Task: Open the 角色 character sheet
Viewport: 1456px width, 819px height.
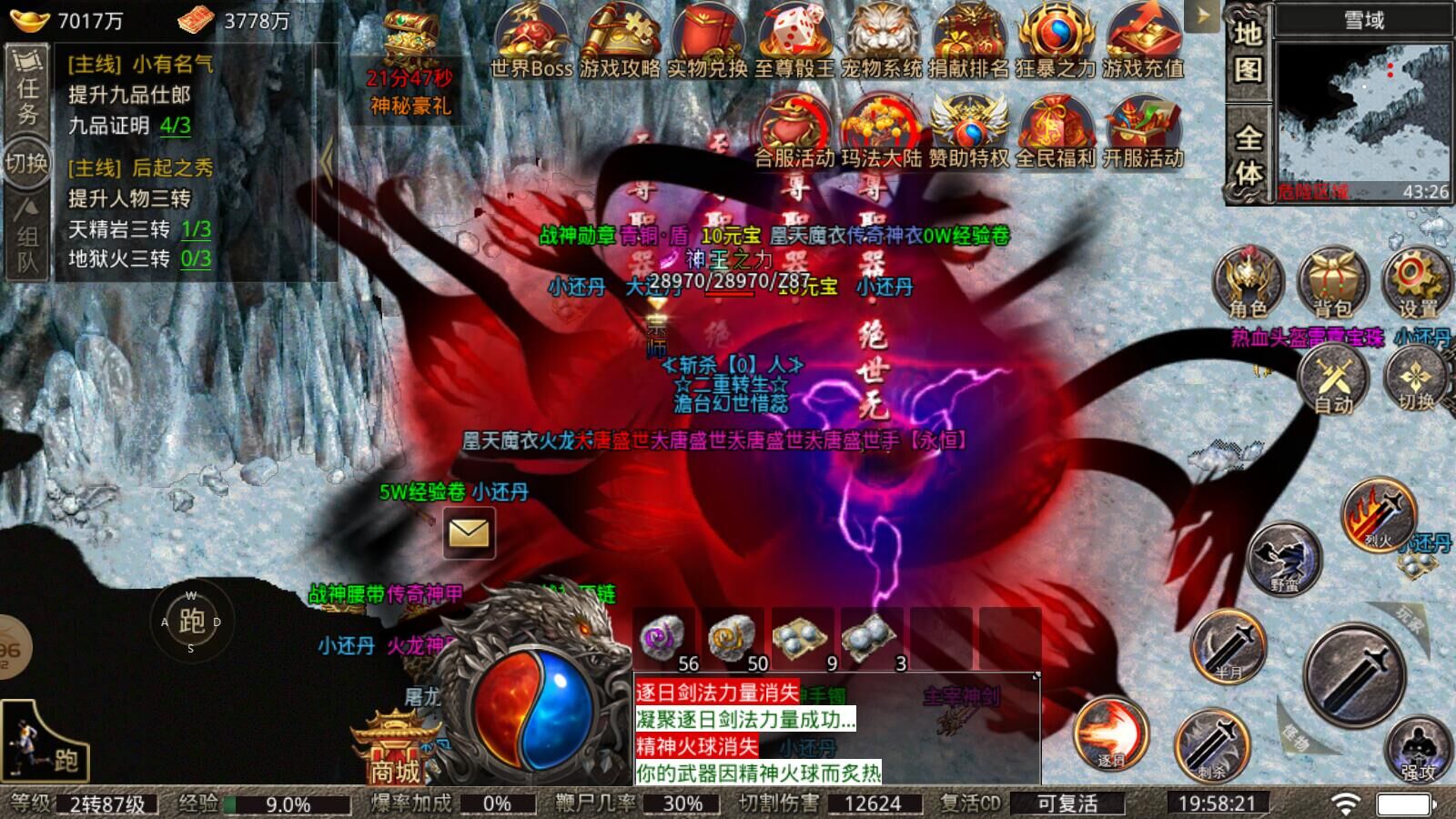Action: [x=1248, y=282]
